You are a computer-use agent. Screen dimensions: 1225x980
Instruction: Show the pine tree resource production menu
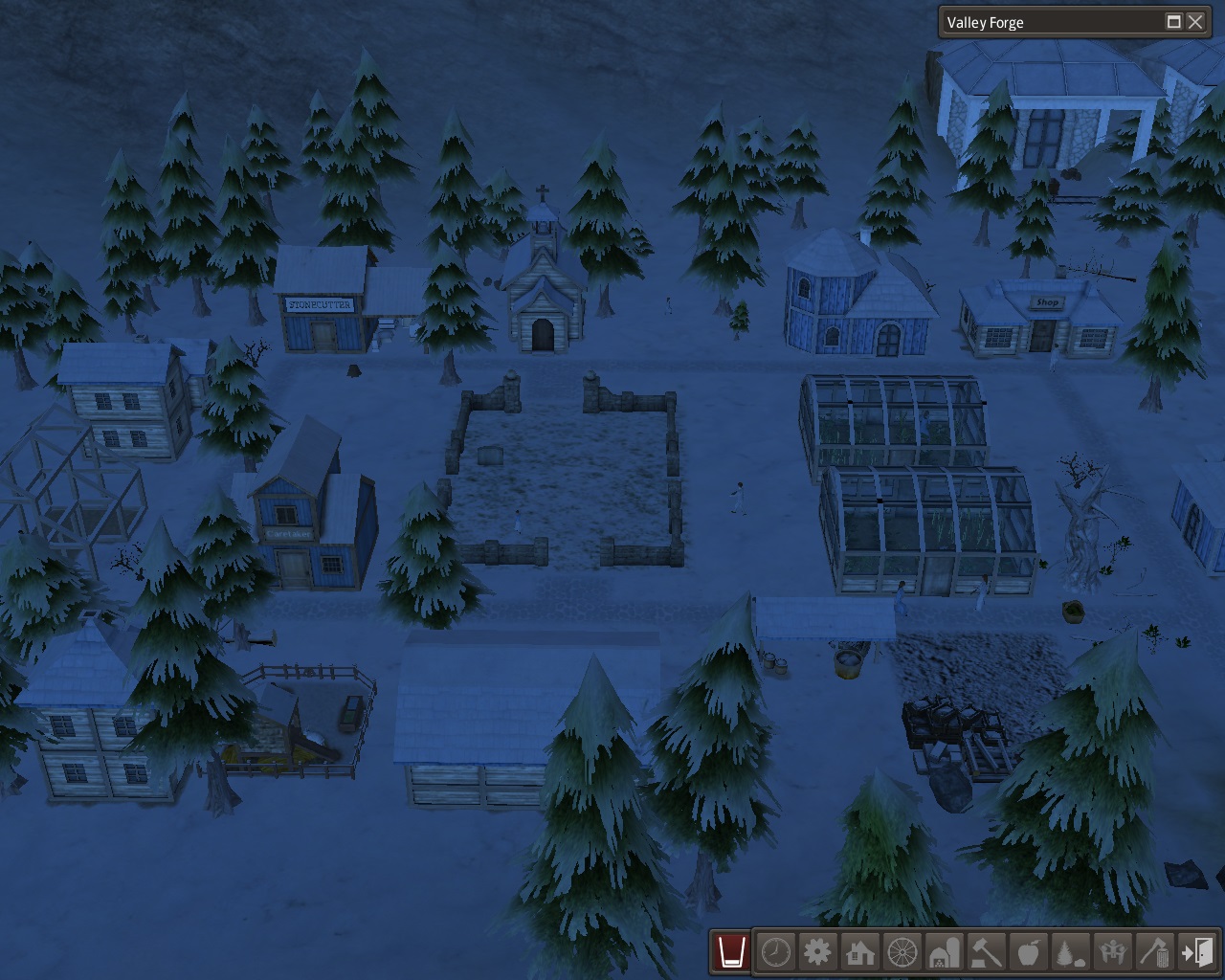coord(1071,952)
